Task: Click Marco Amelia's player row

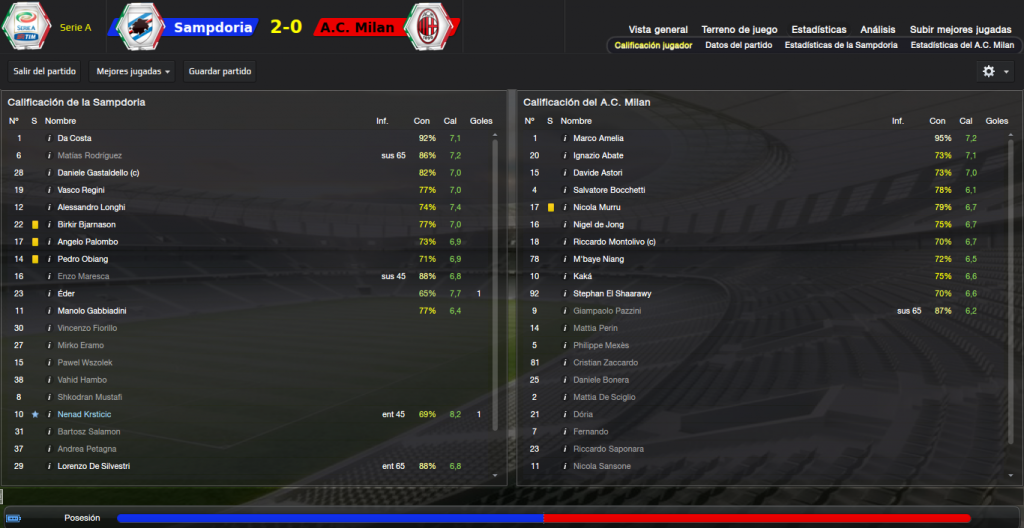Action: pos(599,138)
